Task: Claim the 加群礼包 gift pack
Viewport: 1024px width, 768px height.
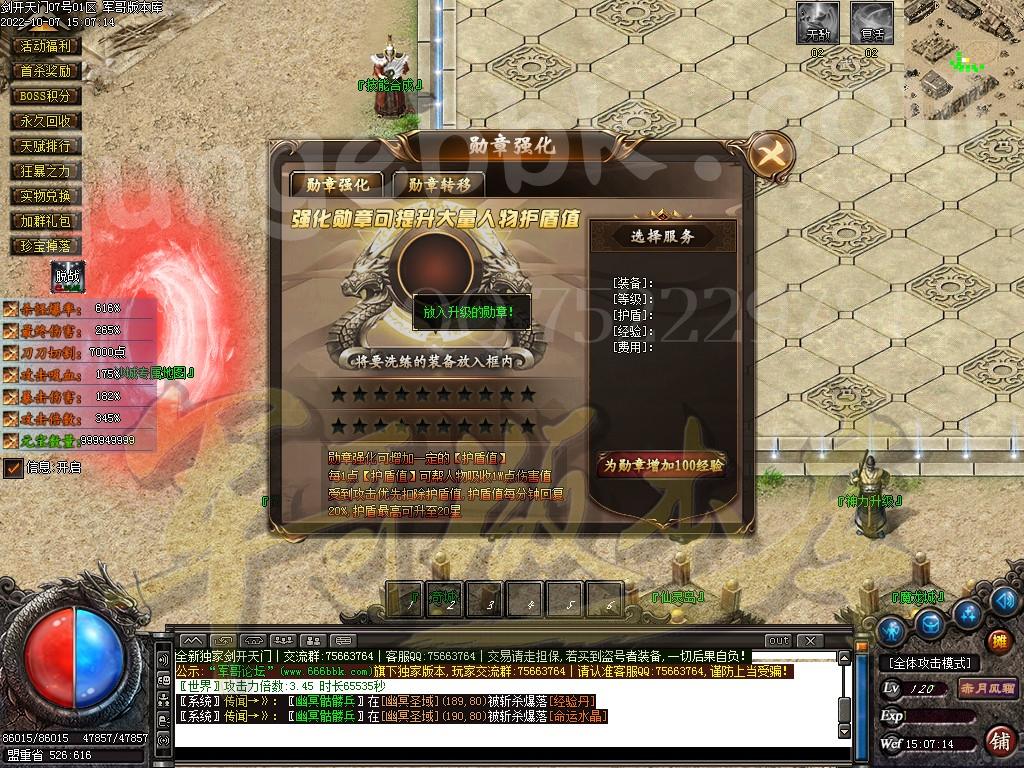Action: 46,221
